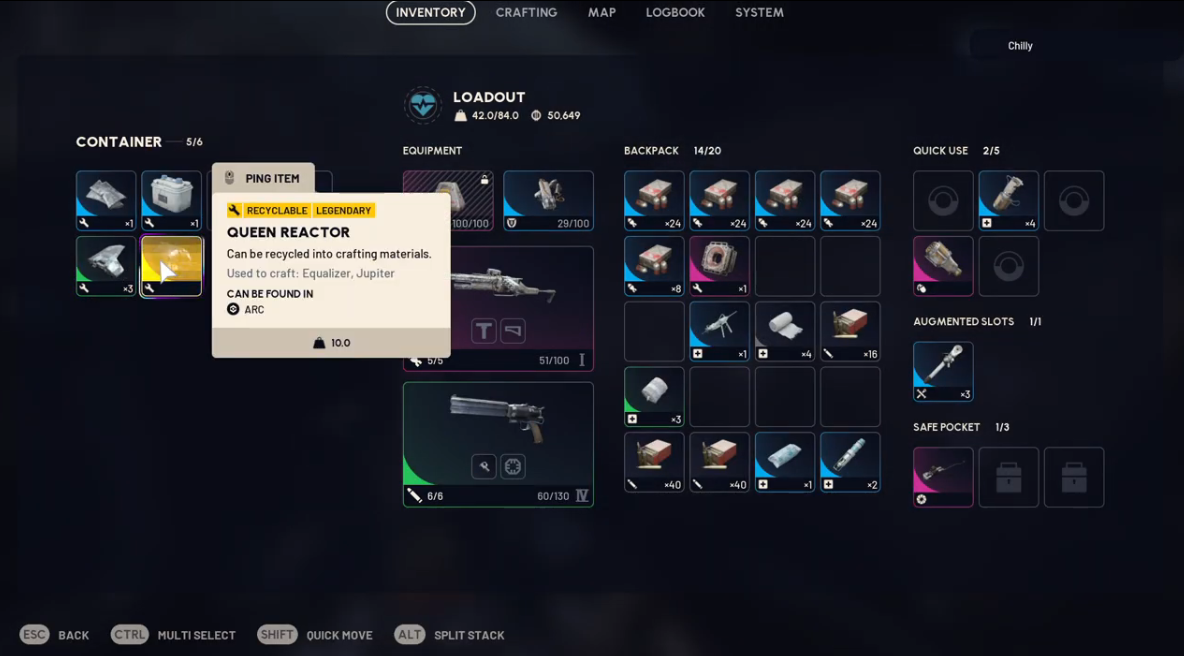Choose the blue syringe stack of 2

(850, 462)
